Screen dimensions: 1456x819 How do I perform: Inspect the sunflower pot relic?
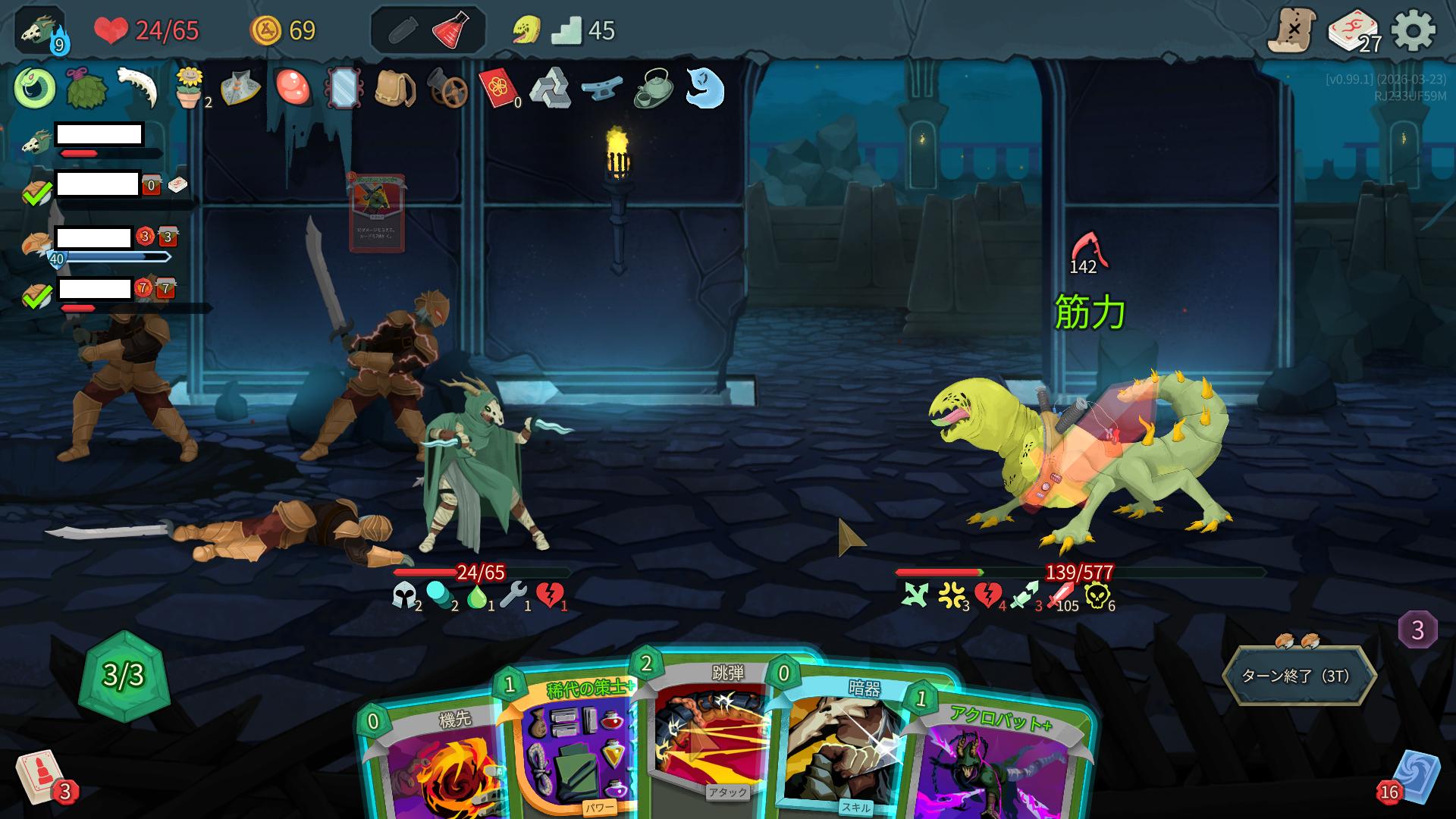coord(189,88)
